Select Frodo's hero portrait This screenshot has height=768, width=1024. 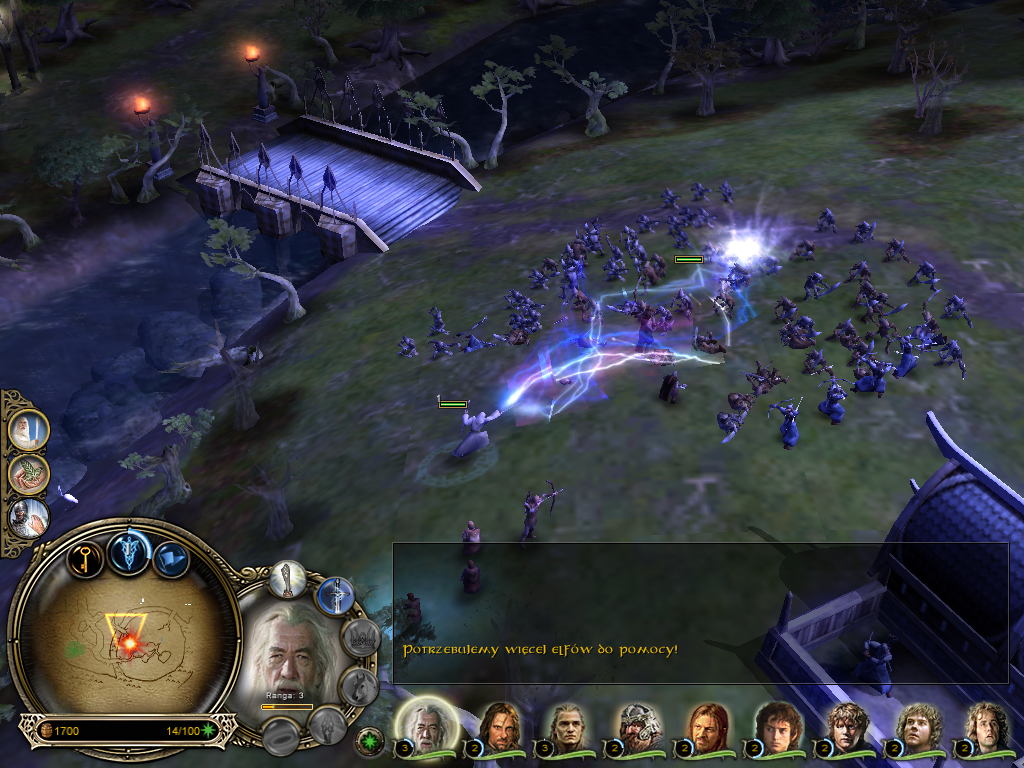point(774,726)
